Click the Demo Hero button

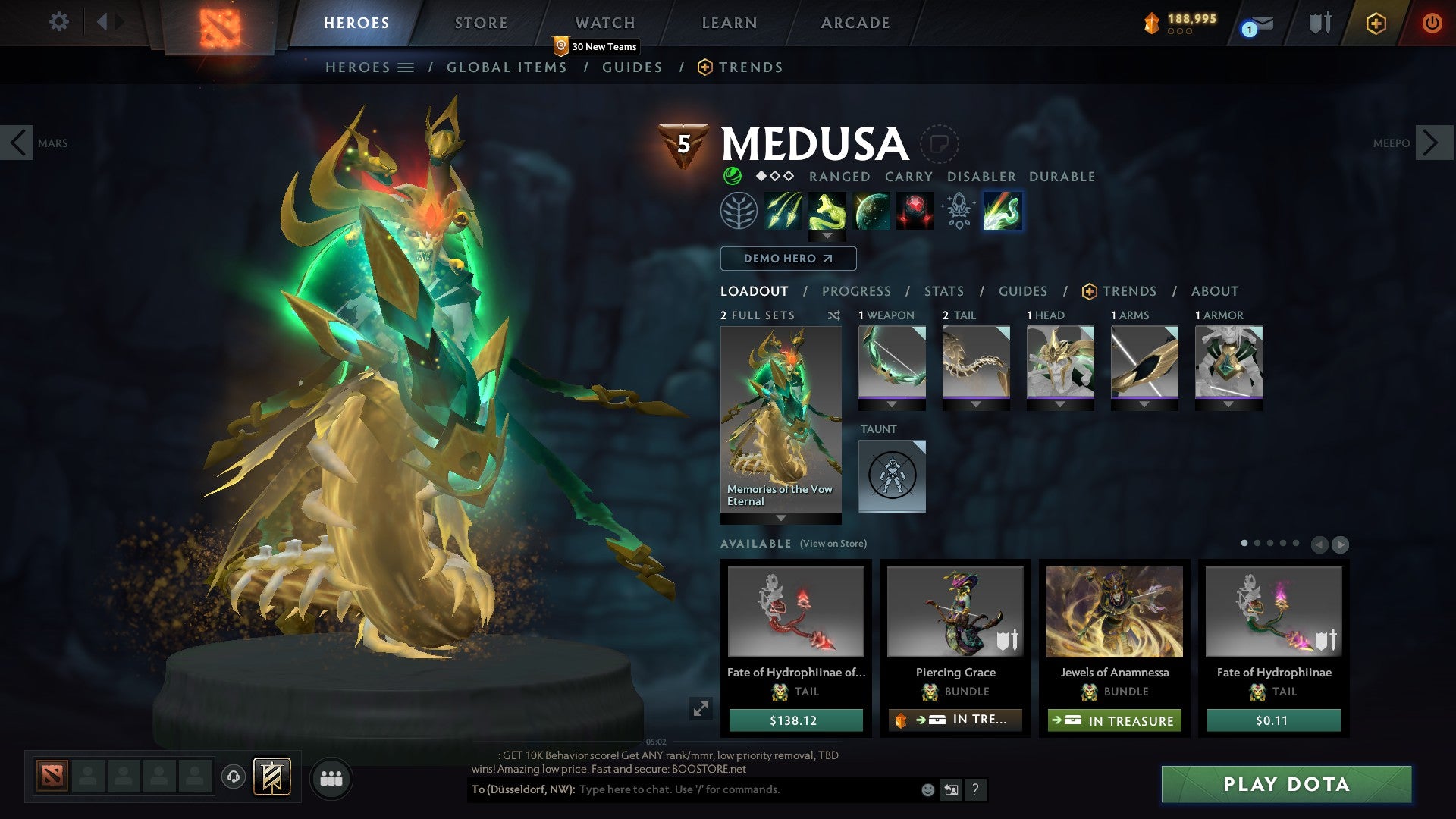[x=787, y=259]
